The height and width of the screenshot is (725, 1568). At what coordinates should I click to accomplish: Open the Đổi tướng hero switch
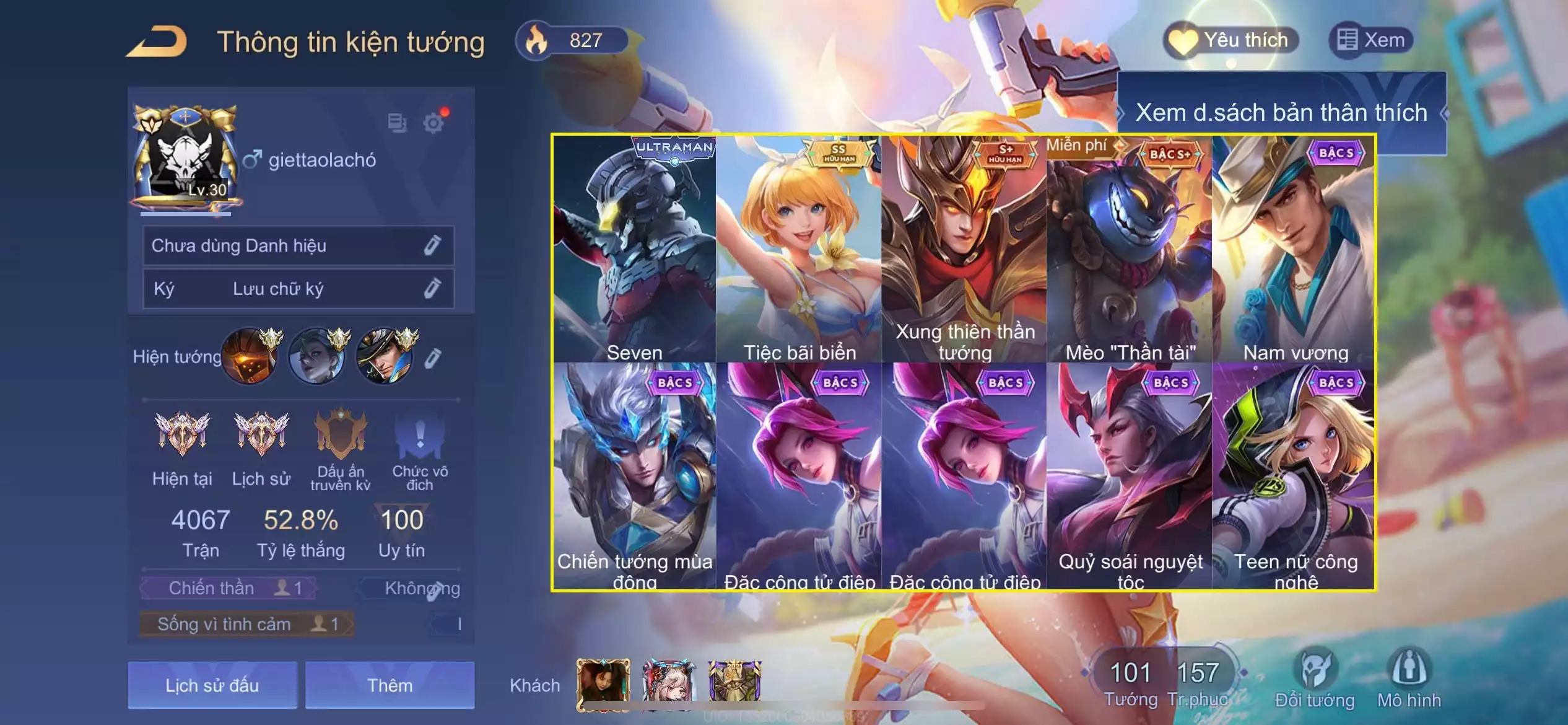coord(1315,679)
